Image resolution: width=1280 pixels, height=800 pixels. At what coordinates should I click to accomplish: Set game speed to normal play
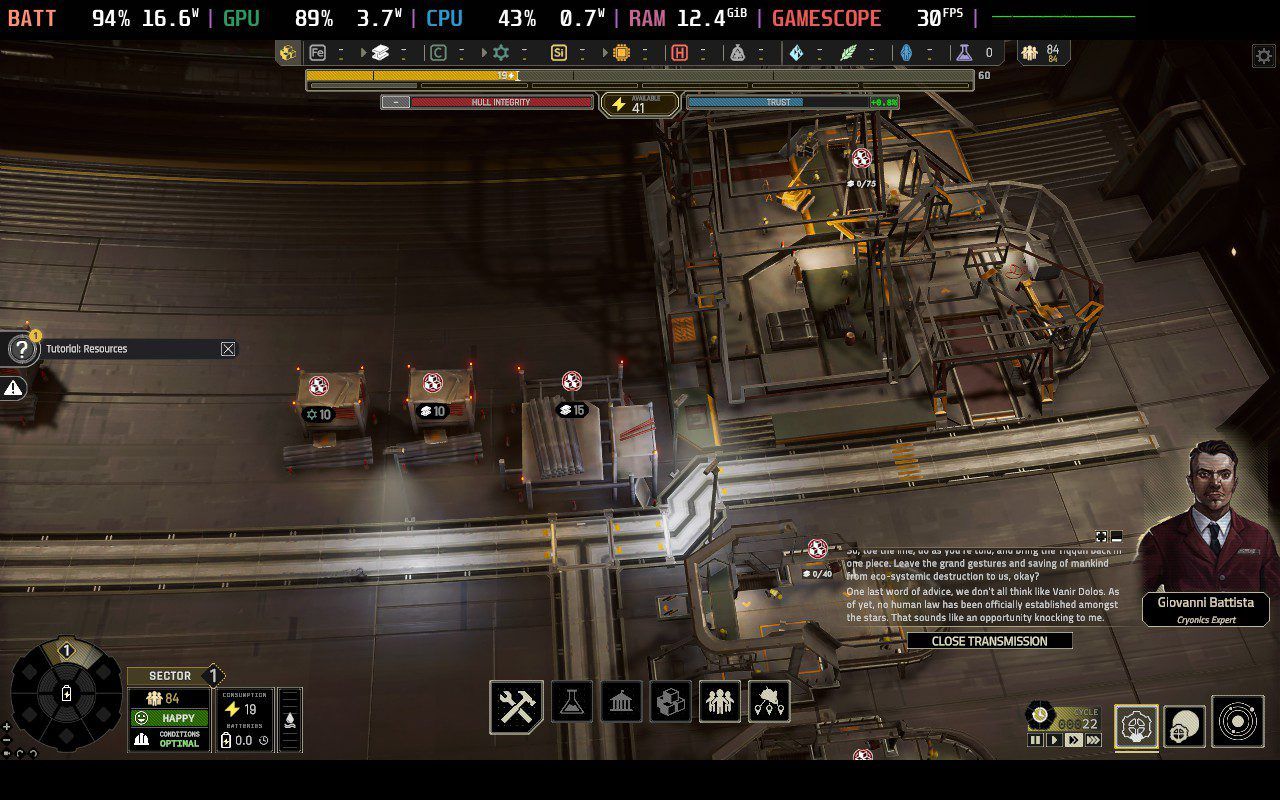coord(1054,740)
